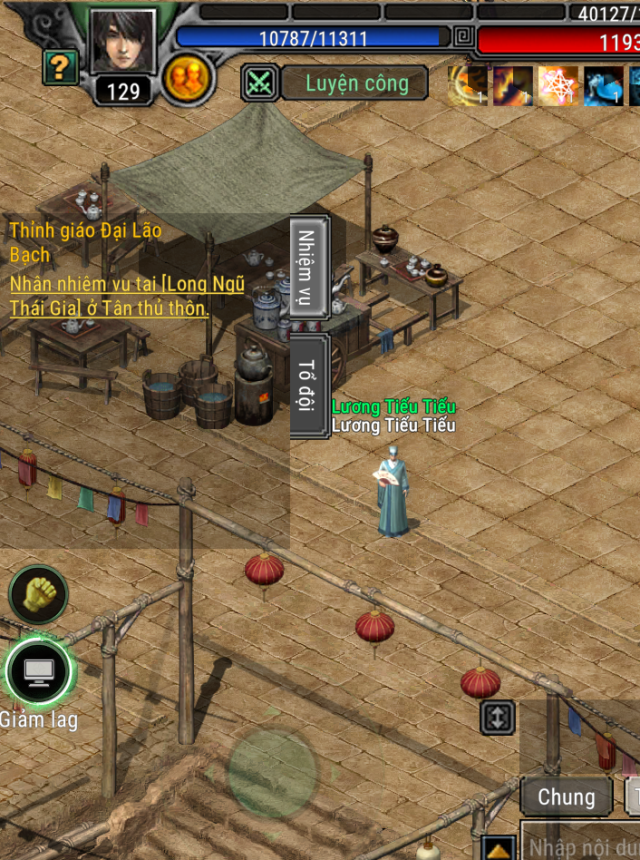Toggle the crossed swords combat mode icon

pos(260,83)
